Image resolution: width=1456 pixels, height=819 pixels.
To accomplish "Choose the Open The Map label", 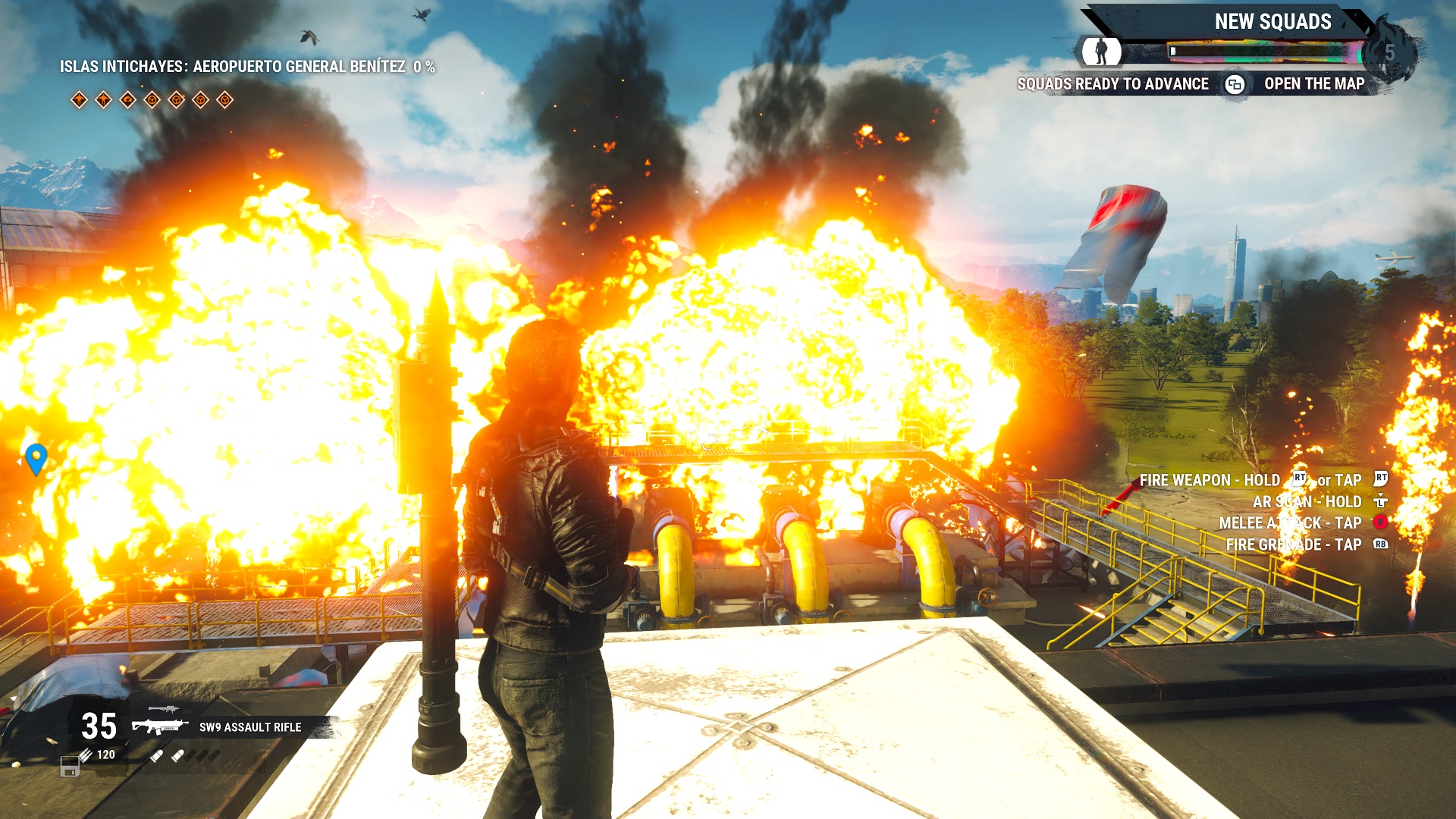I will click(1313, 84).
